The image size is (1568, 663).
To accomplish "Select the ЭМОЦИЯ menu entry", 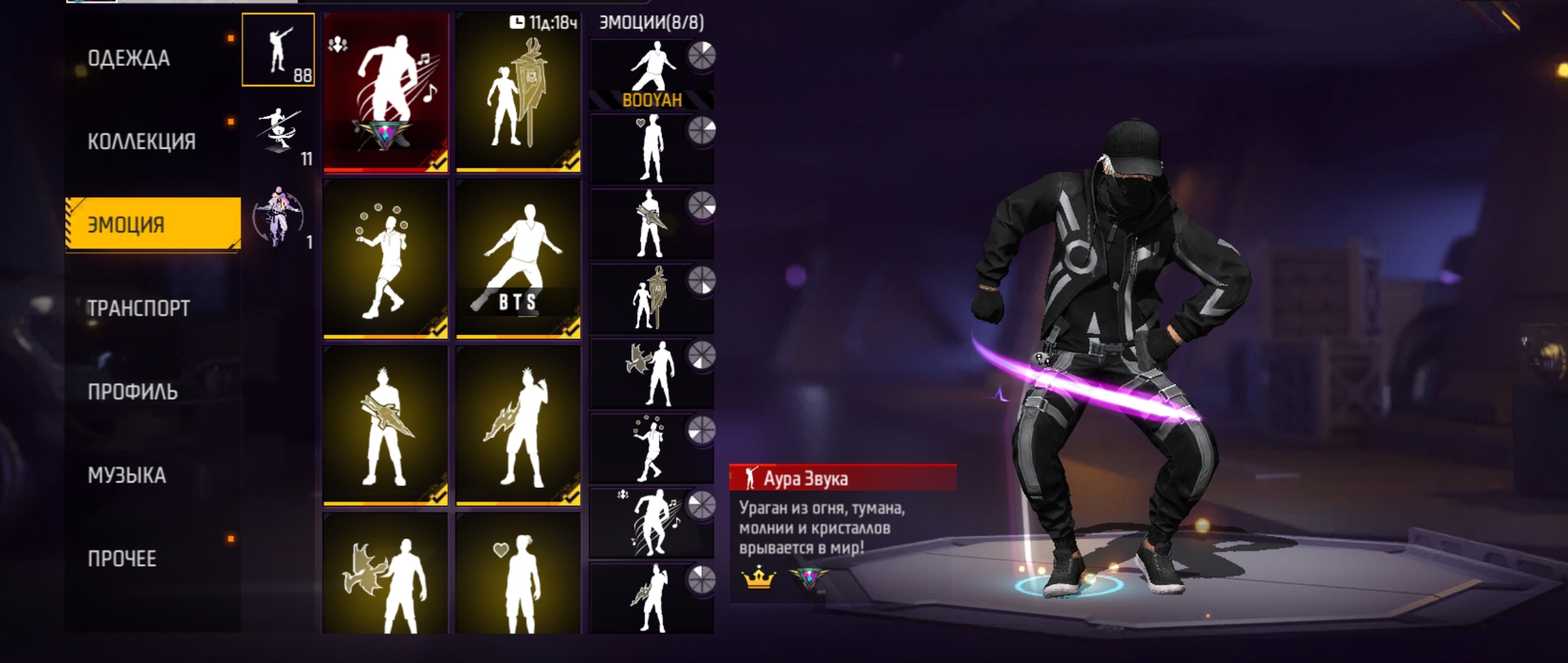I will pos(153,225).
